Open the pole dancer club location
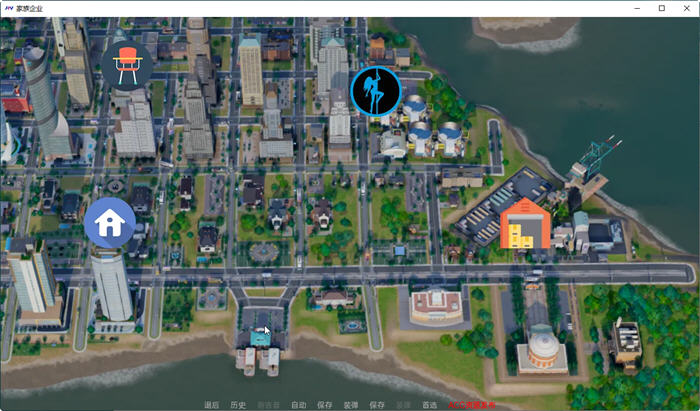 tap(376, 91)
